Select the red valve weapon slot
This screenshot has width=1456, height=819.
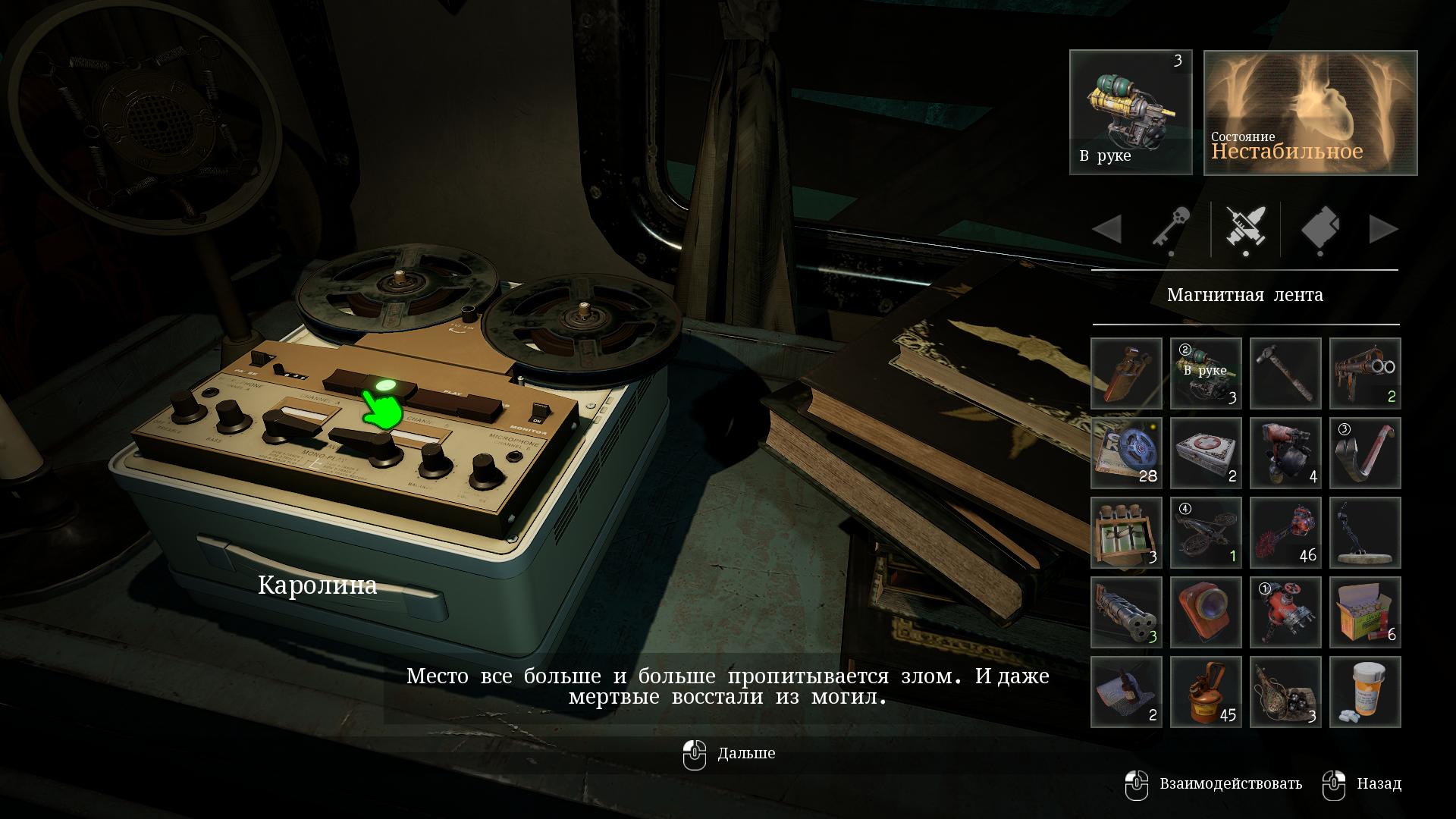point(1285,612)
